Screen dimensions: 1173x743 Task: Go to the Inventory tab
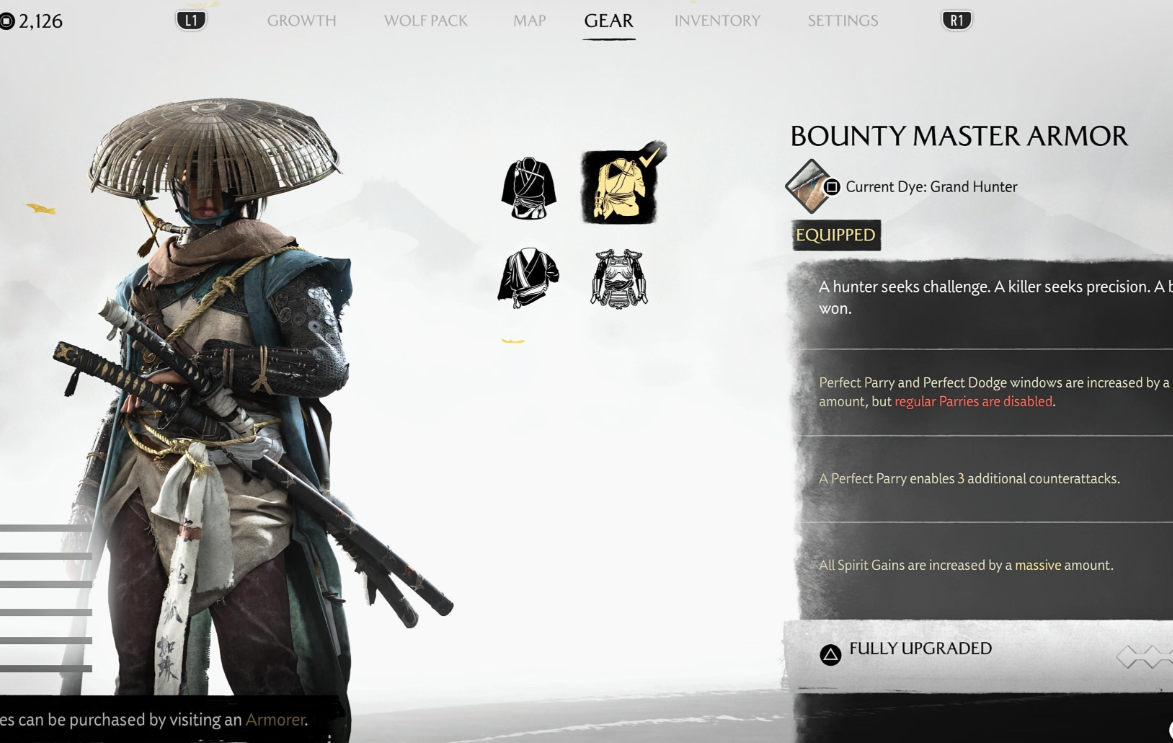717,21
